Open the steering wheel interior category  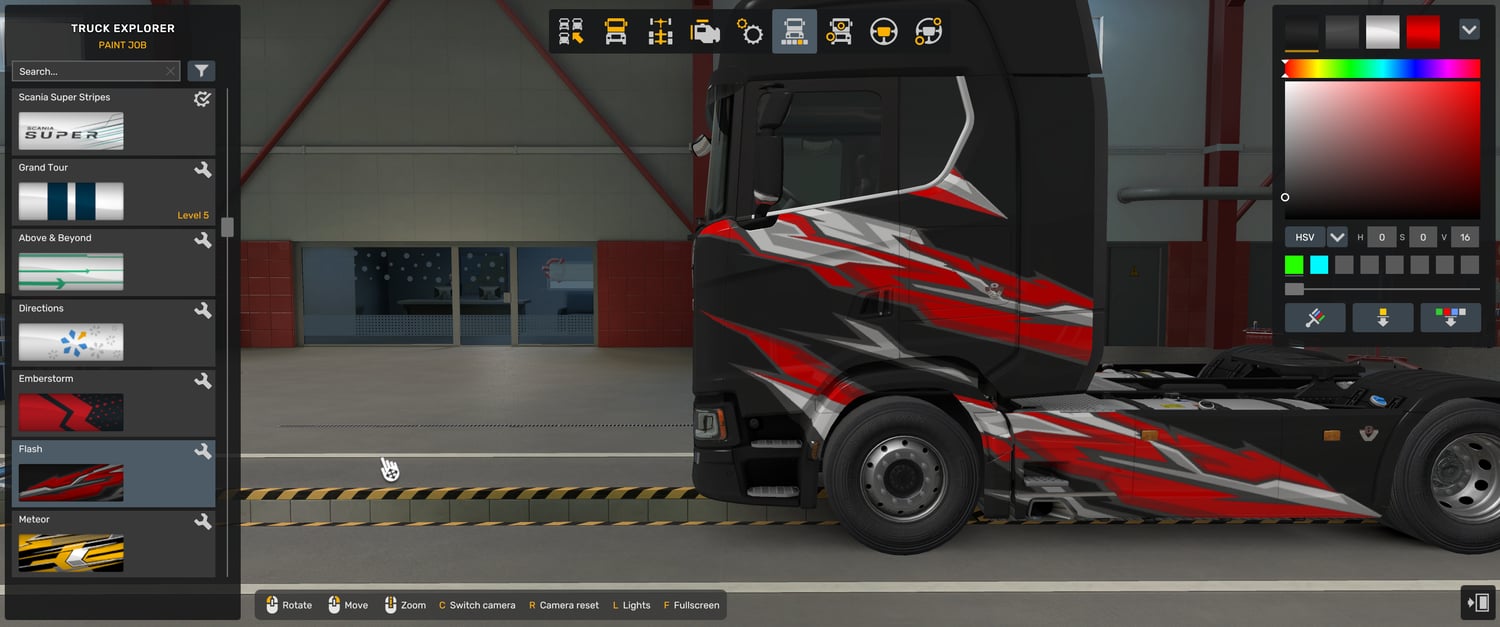[x=883, y=32]
